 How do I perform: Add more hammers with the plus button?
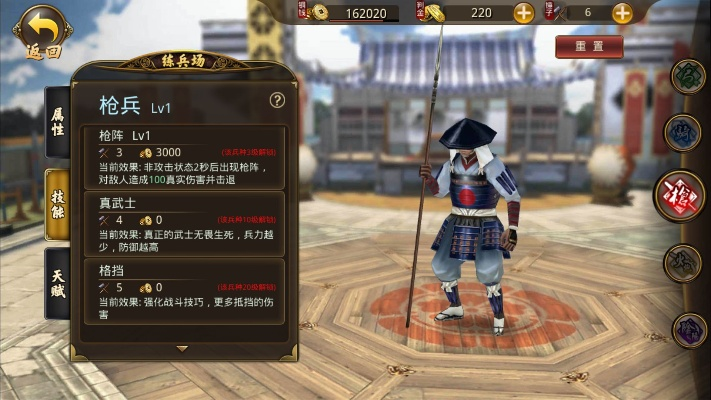(x=621, y=13)
